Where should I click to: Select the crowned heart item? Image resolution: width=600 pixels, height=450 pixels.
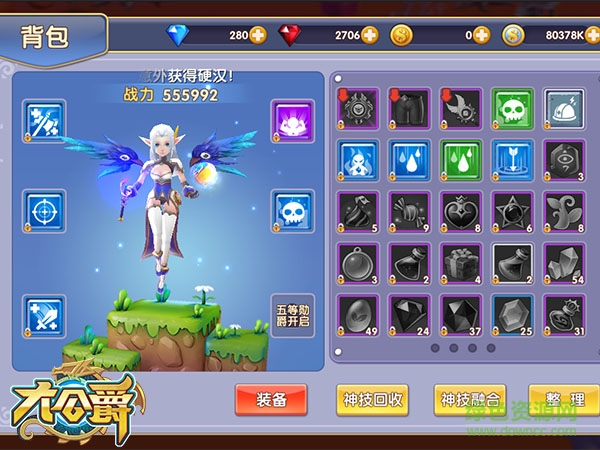coord(460,212)
